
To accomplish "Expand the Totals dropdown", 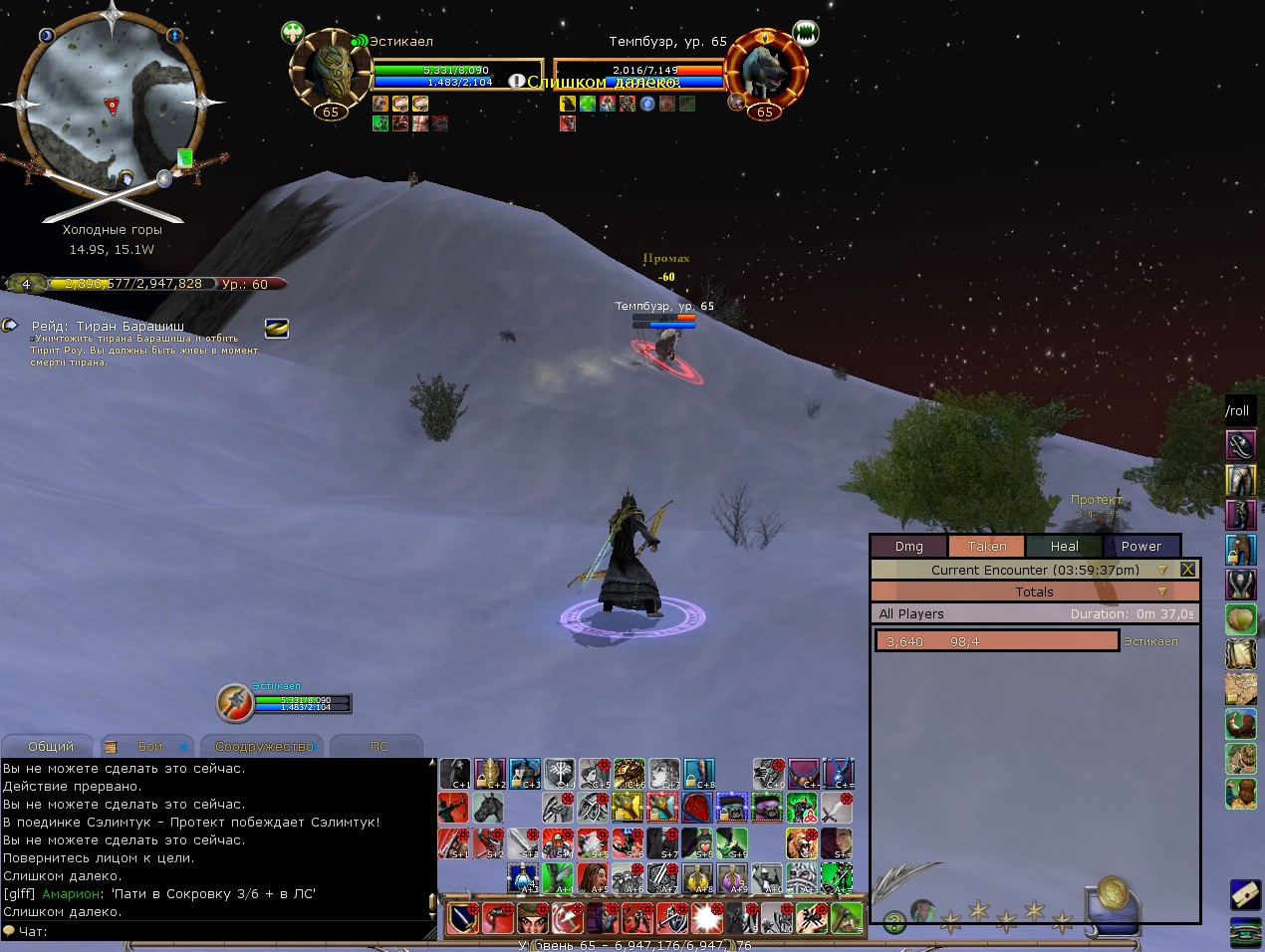I will pyautogui.click(x=1161, y=592).
